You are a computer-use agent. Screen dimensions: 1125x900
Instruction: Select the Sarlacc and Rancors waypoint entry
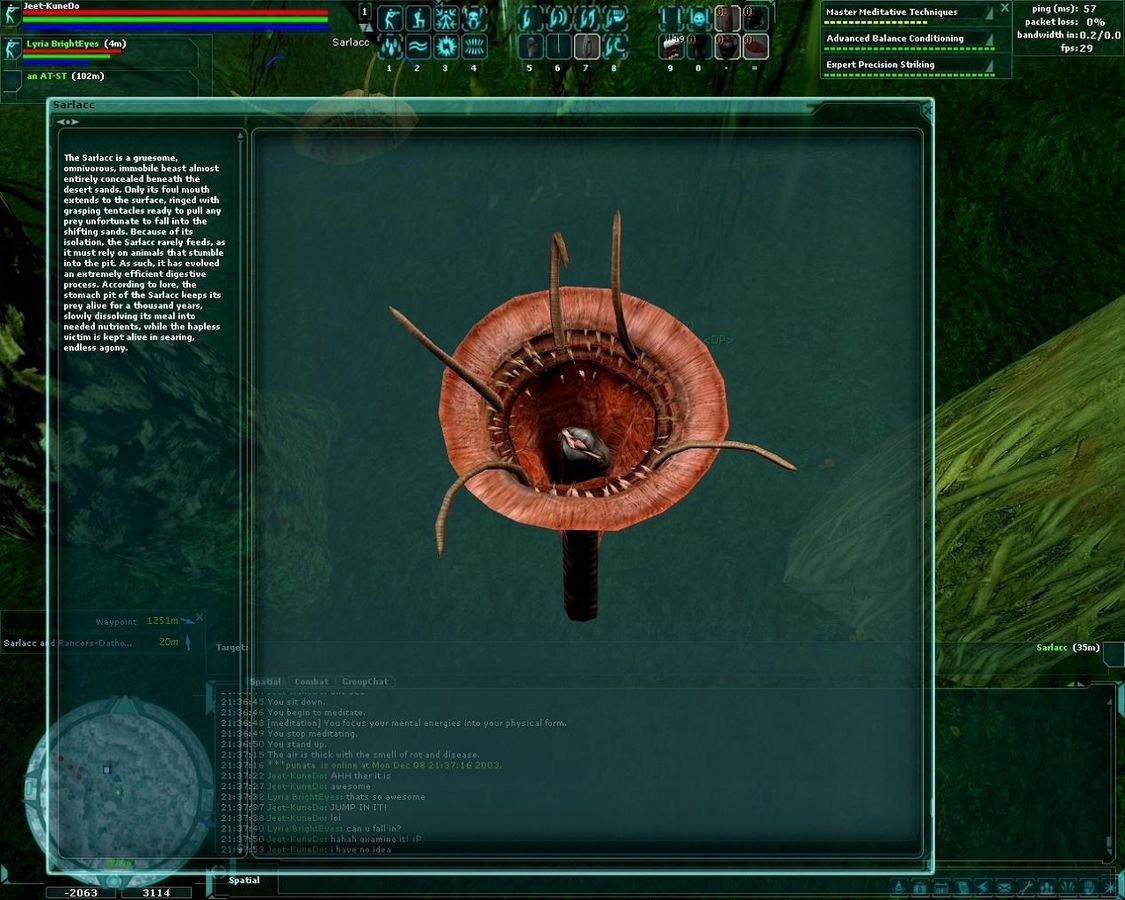70,642
